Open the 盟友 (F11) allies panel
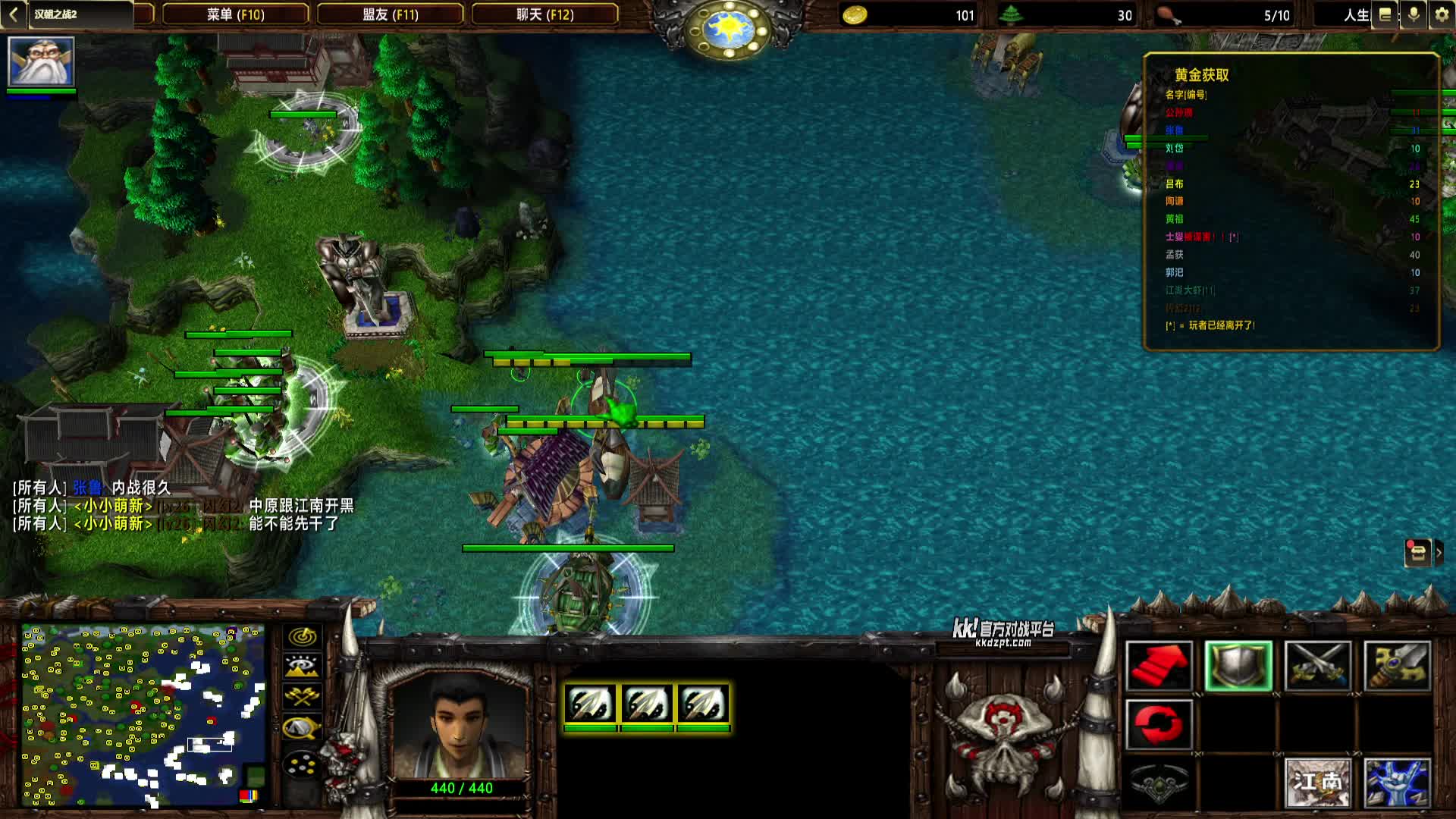Screen dimensions: 1456x819 (390, 14)
